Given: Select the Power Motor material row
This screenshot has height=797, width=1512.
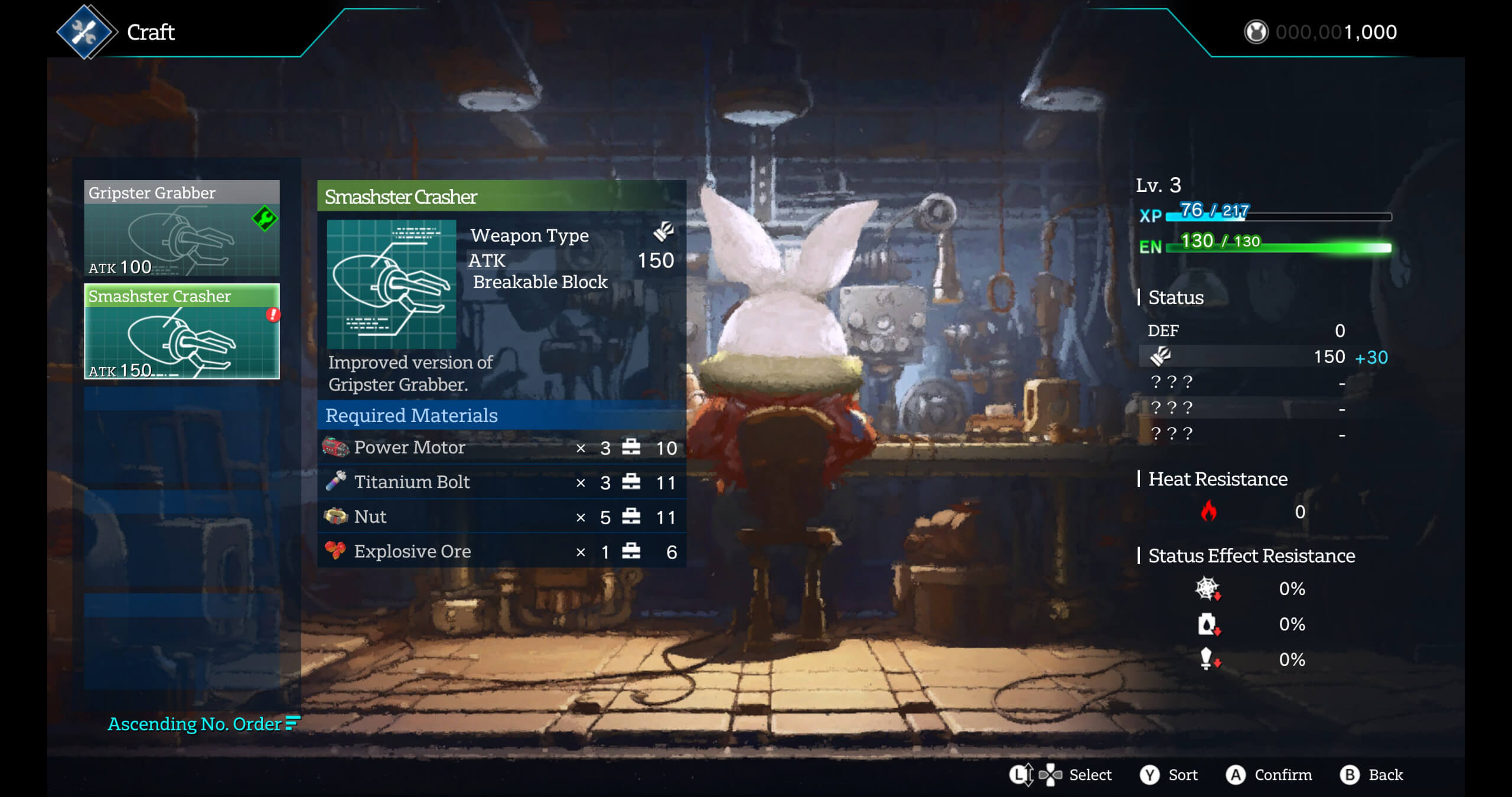Looking at the screenshot, I should 501,448.
